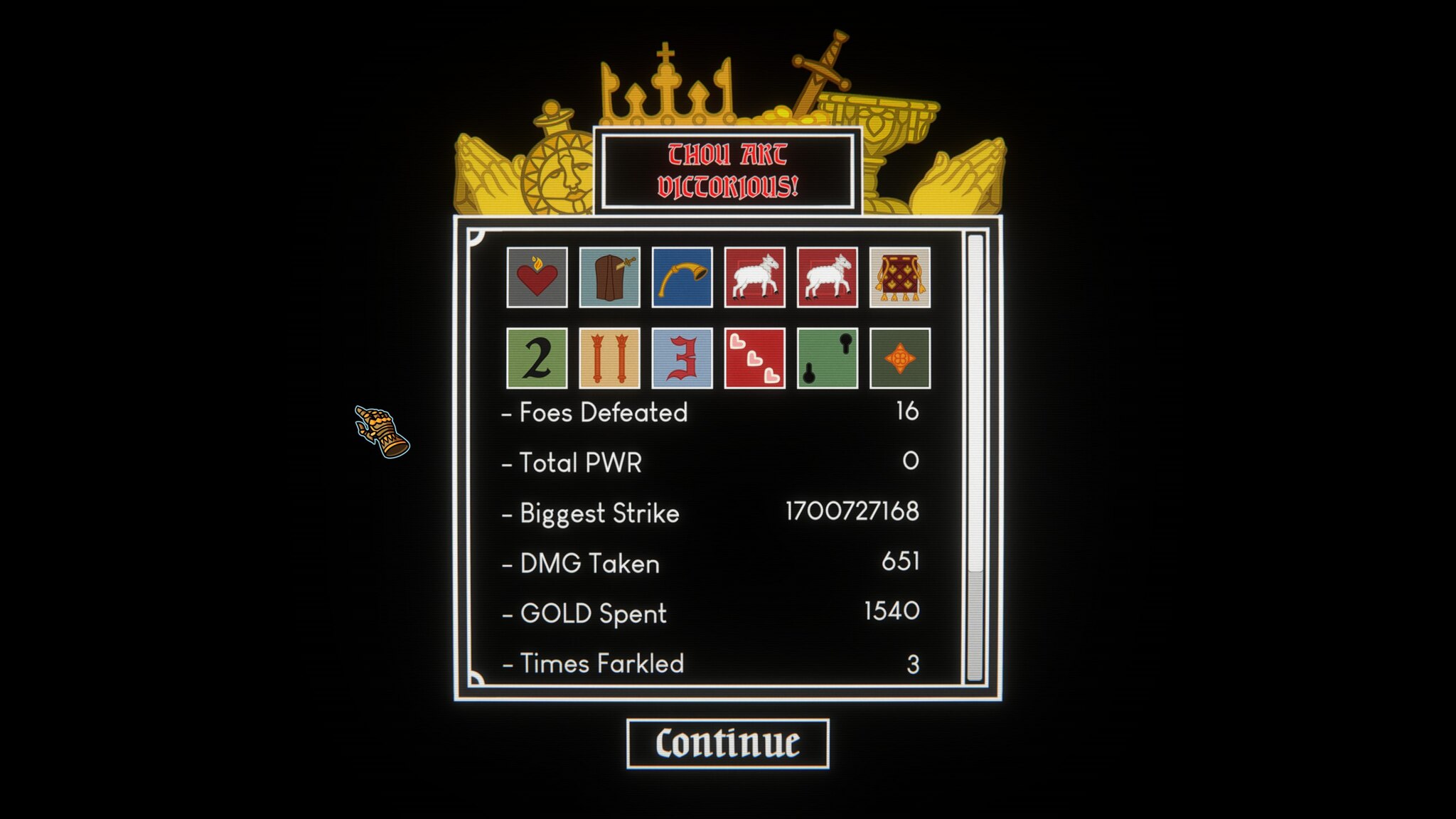The image size is (1456, 819).
Task: Inspect the red tasseled pouch icon
Action: pyautogui.click(x=899, y=277)
